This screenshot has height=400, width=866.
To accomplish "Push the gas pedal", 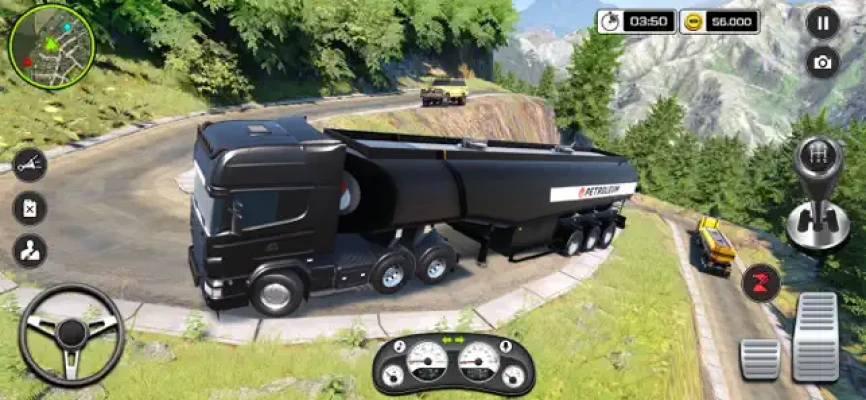I will click(815, 337).
